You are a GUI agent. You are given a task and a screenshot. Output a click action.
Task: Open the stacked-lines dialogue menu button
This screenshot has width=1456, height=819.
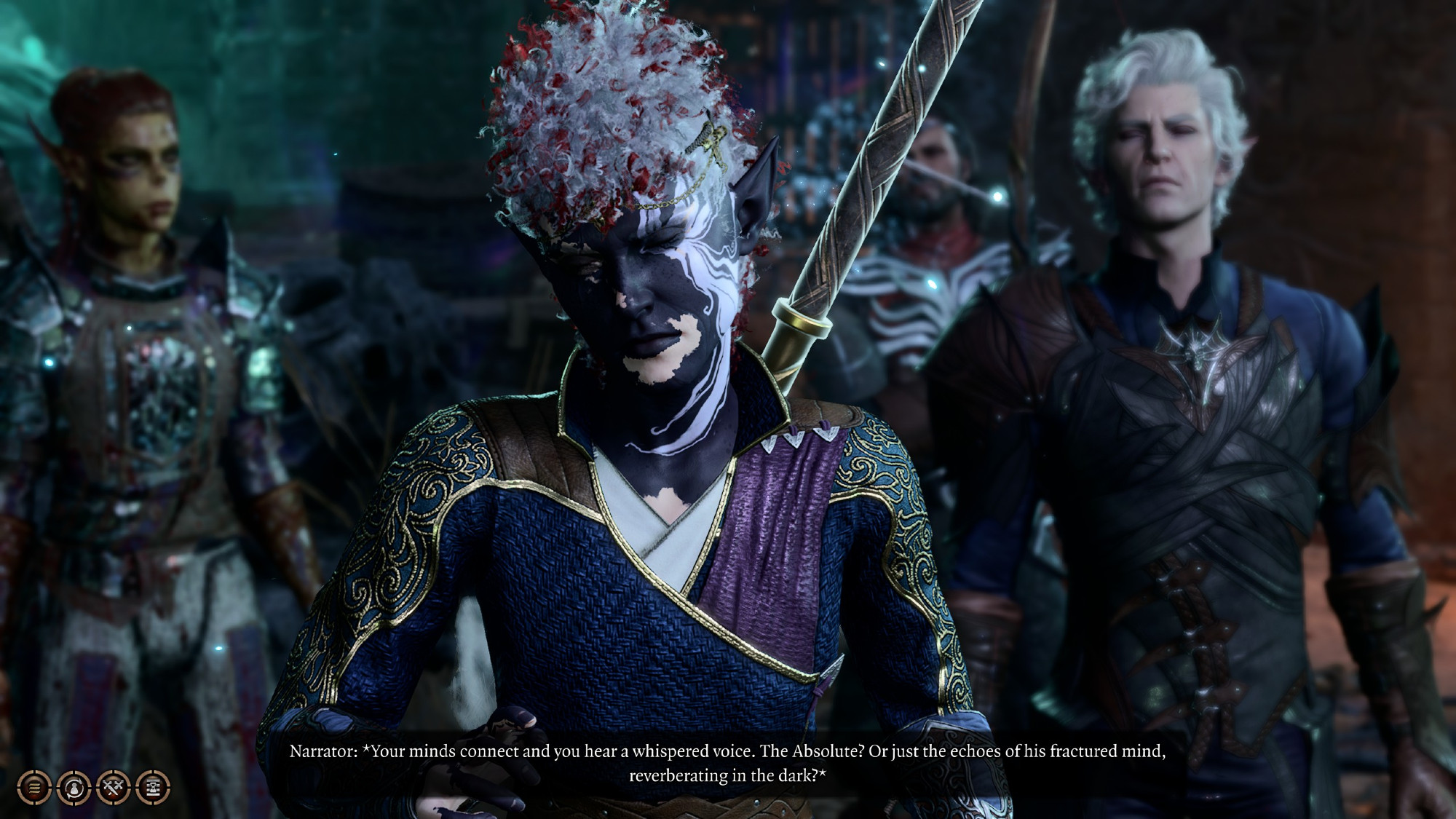(x=34, y=787)
